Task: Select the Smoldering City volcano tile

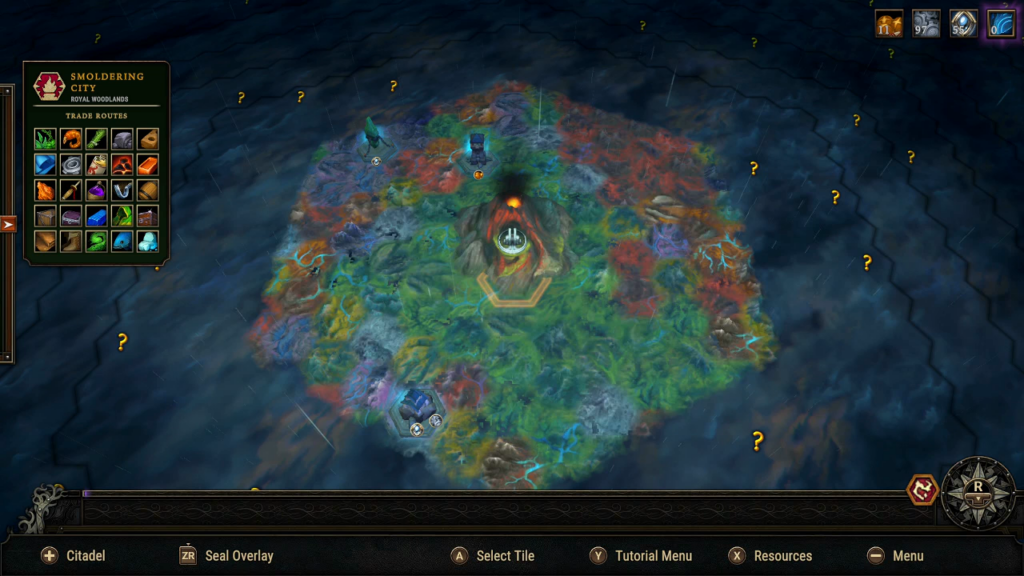Action: 513,234
